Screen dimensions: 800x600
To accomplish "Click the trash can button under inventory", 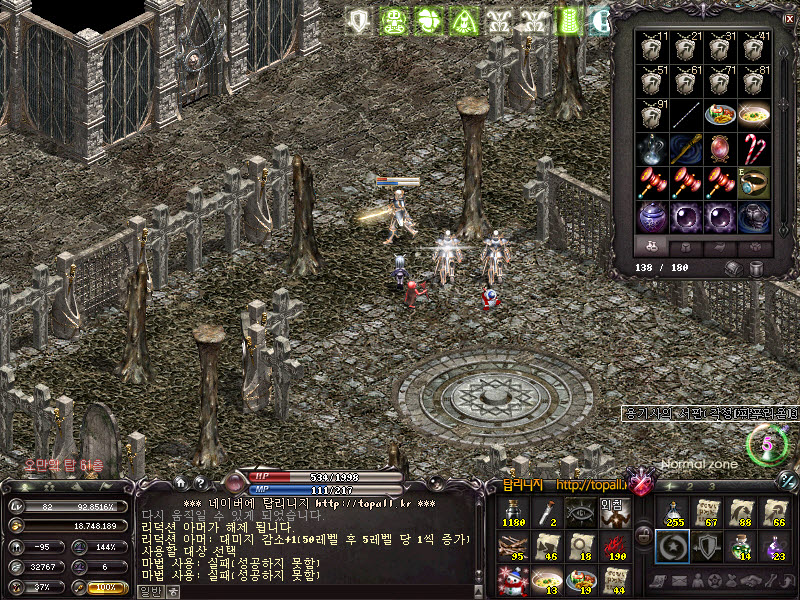I will pos(757,268).
